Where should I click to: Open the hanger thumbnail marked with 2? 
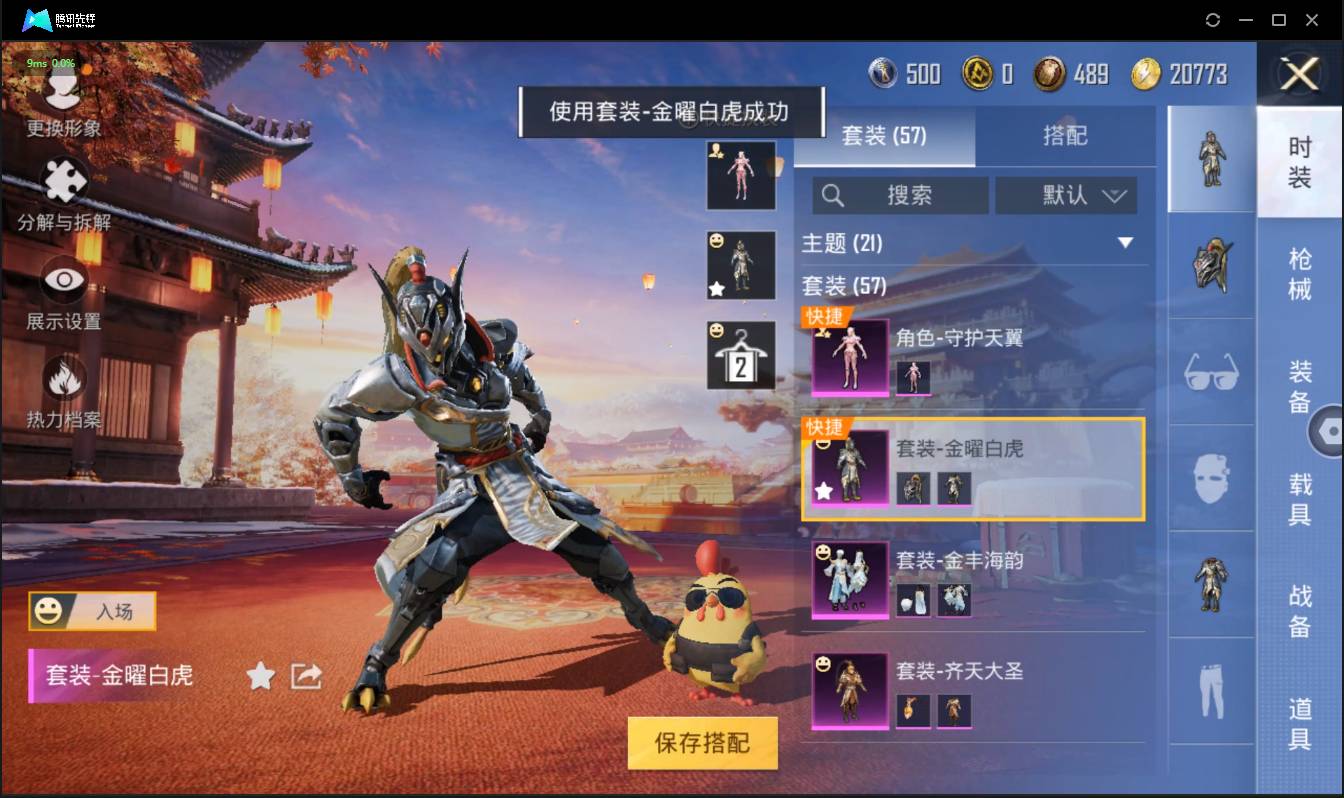click(741, 353)
